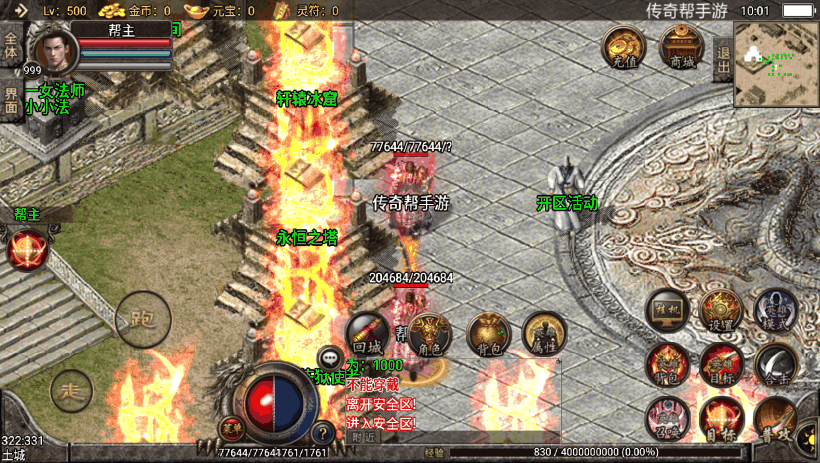820x463 pixels.
Task: Tap the 英雄召唤 hero summon button
Action: coord(666,418)
